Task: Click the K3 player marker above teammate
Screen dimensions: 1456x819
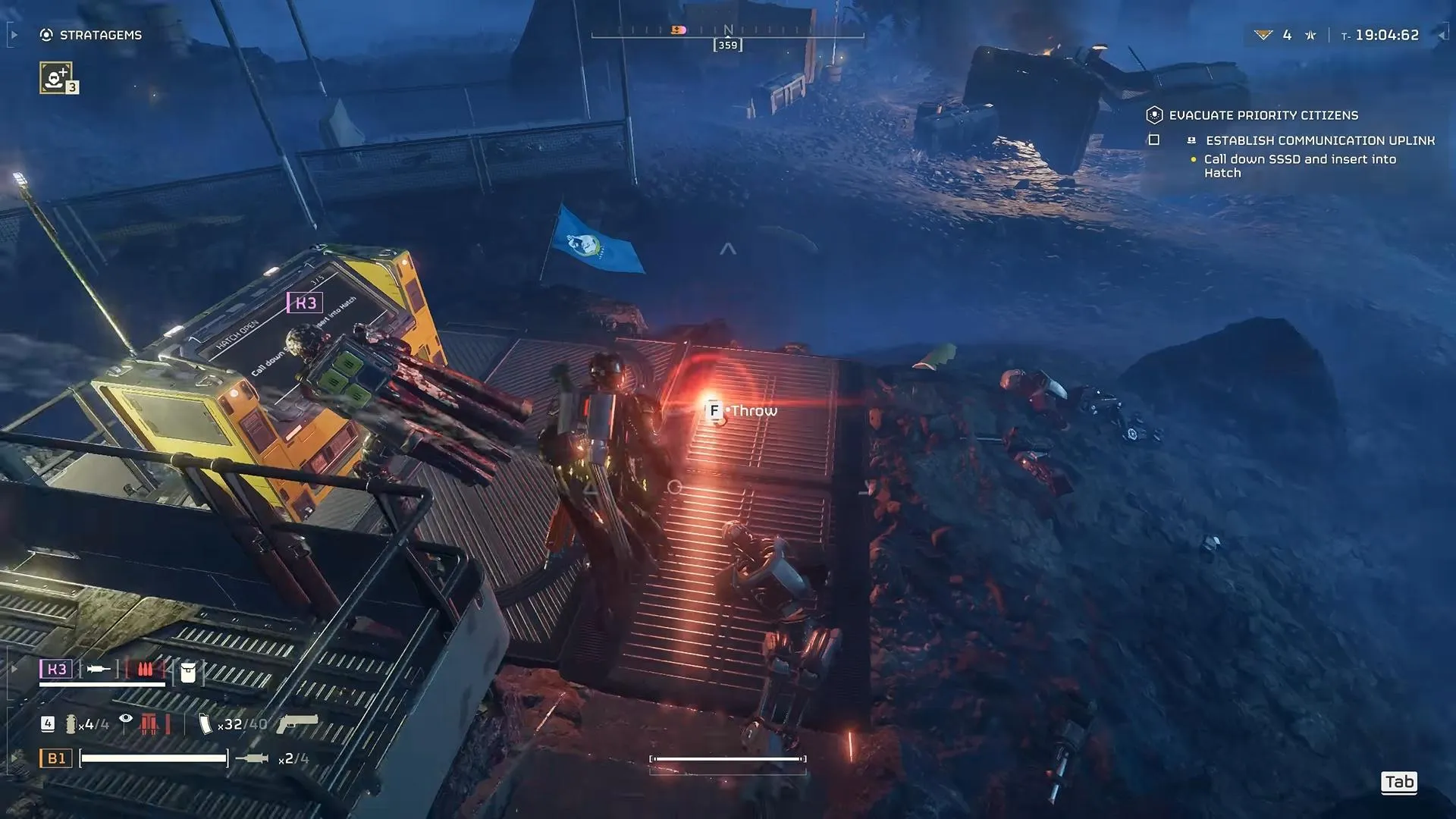Action: (x=305, y=303)
